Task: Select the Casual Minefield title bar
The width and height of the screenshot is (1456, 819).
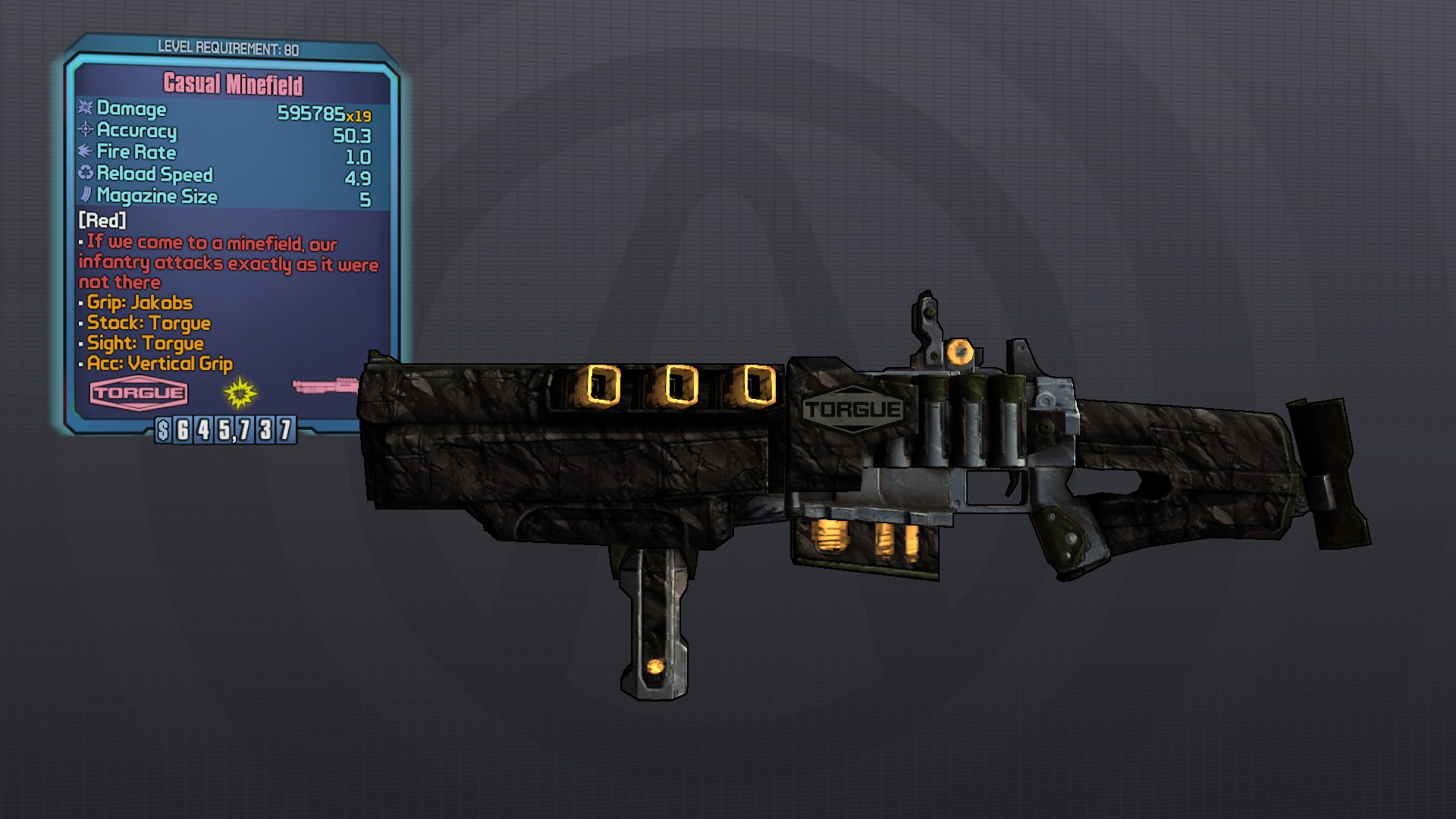Action: click(x=233, y=85)
